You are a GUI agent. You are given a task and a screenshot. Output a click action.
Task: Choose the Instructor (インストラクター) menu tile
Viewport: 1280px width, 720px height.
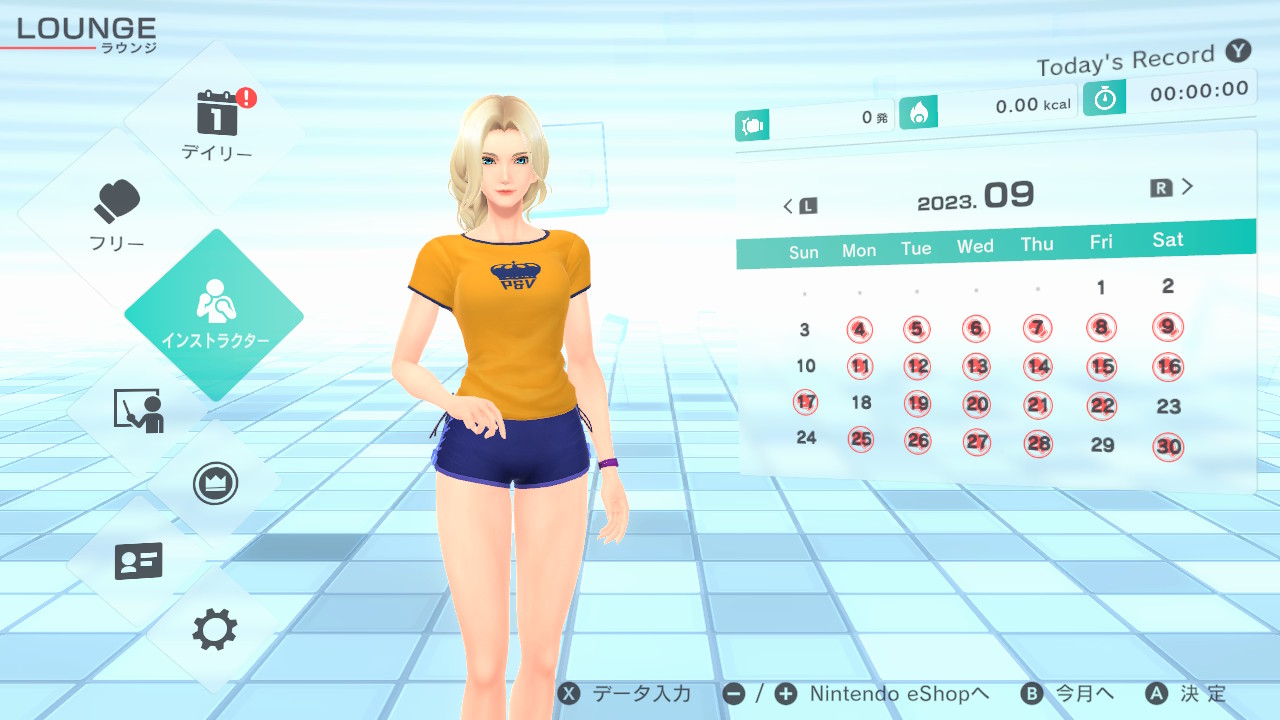(214, 313)
